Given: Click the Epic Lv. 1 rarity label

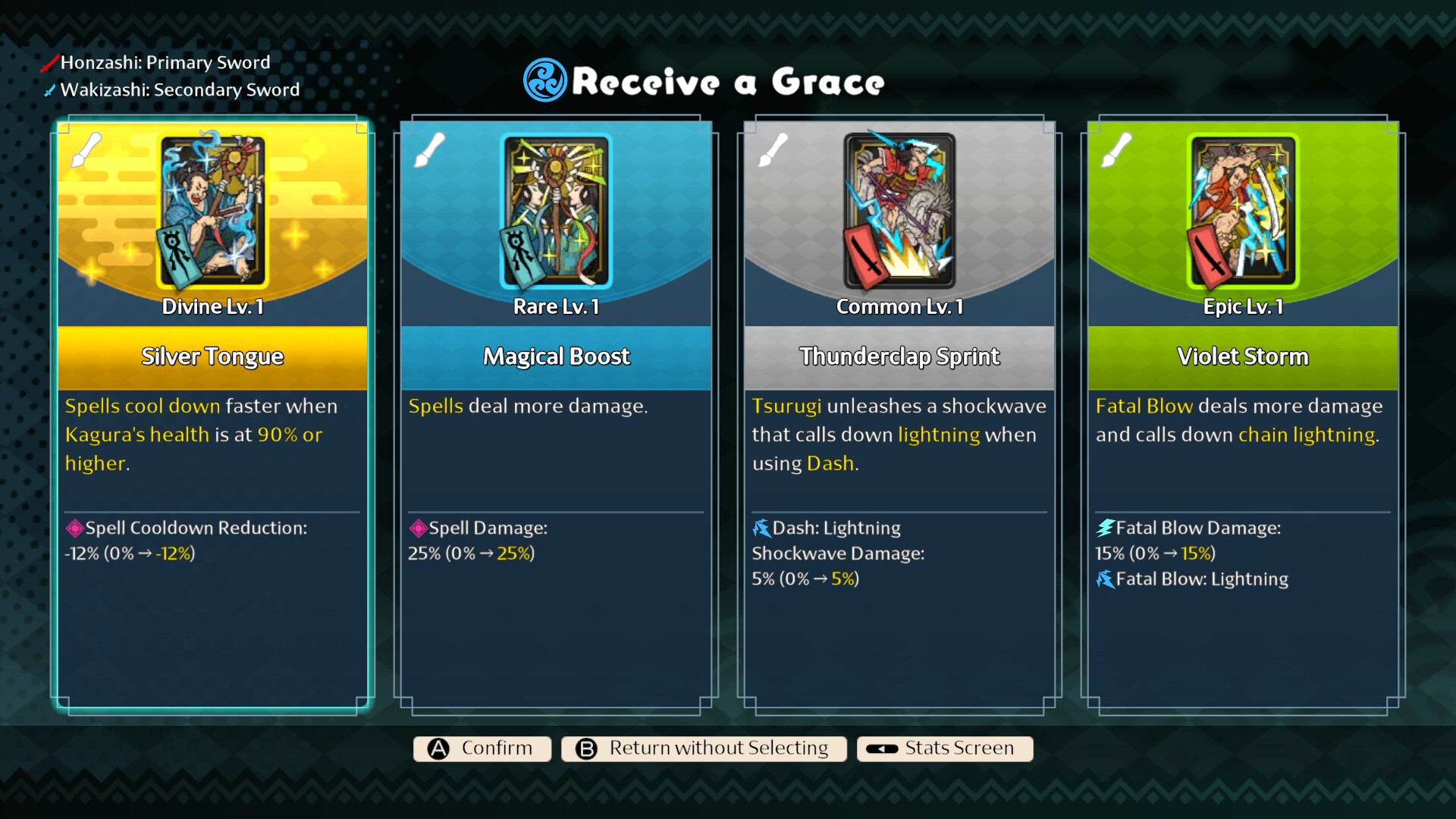Looking at the screenshot, I should (x=1243, y=306).
